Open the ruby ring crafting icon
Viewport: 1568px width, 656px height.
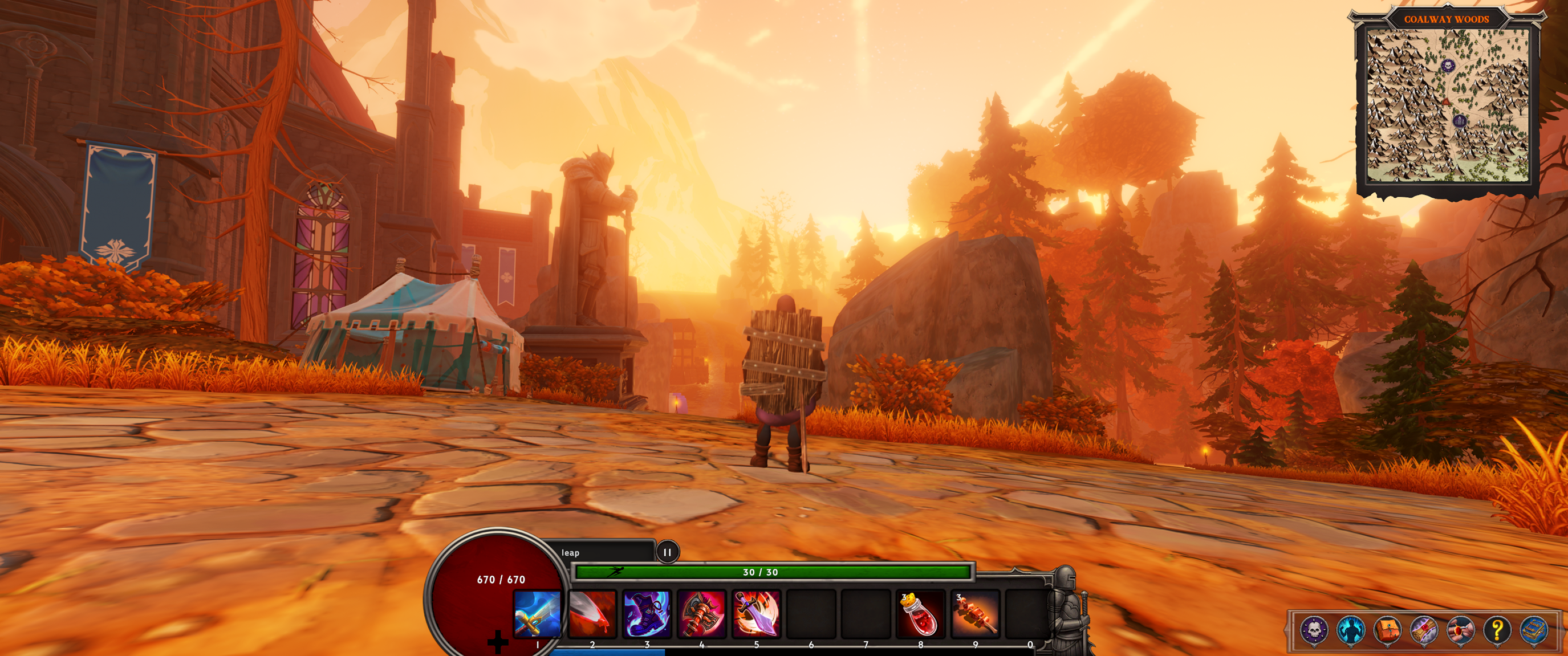tap(1460, 629)
